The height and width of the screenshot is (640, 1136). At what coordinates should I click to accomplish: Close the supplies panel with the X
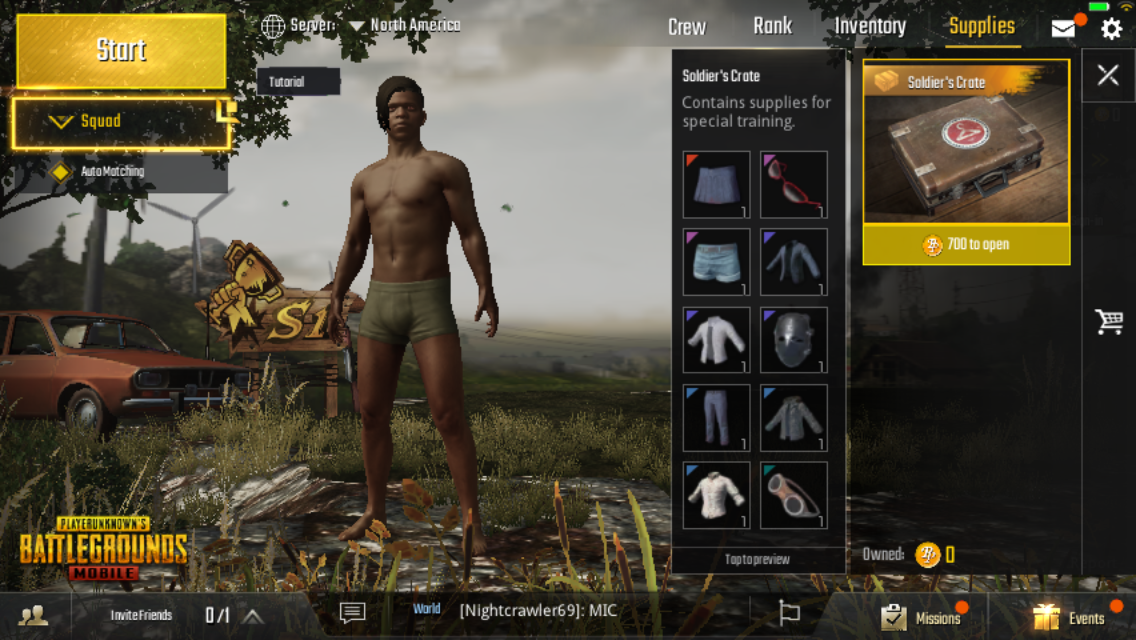(x=1108, y=75)
